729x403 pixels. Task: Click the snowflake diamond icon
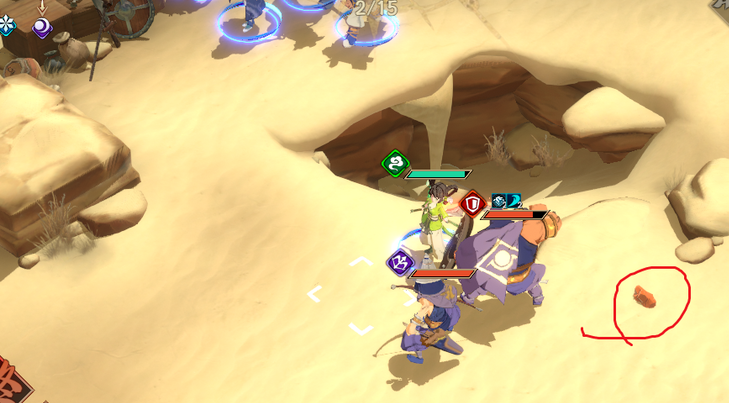(6, 25)
